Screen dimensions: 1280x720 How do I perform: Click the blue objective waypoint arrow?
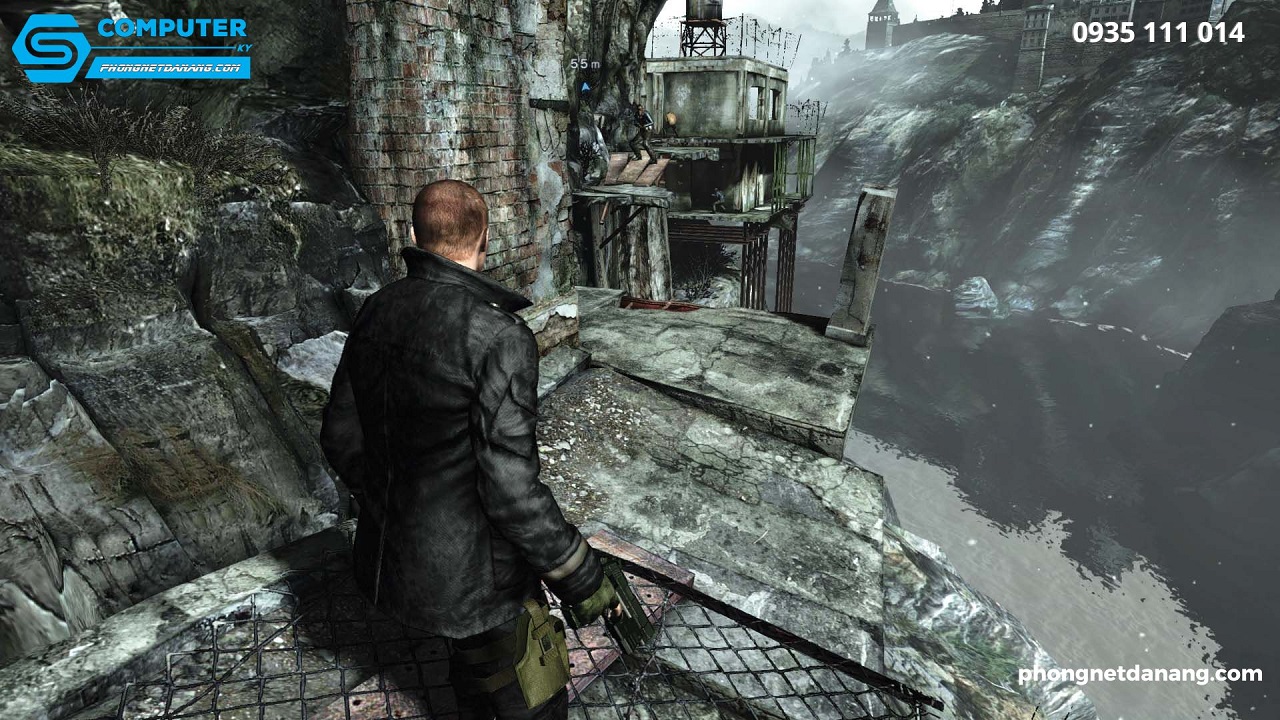coord(585,86)
